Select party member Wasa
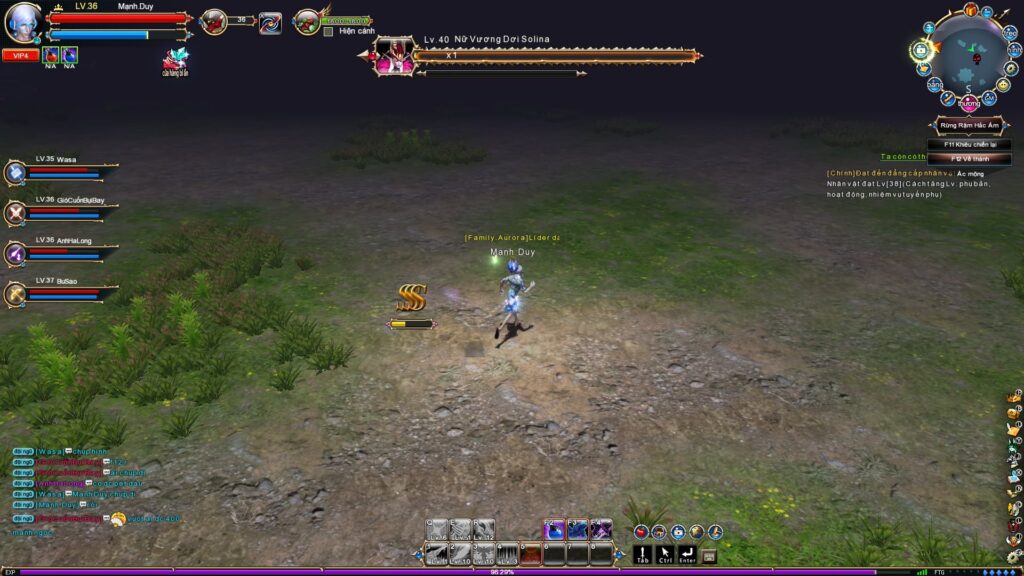The height and width of the screenshot is (576, 1024). point(17,173)
